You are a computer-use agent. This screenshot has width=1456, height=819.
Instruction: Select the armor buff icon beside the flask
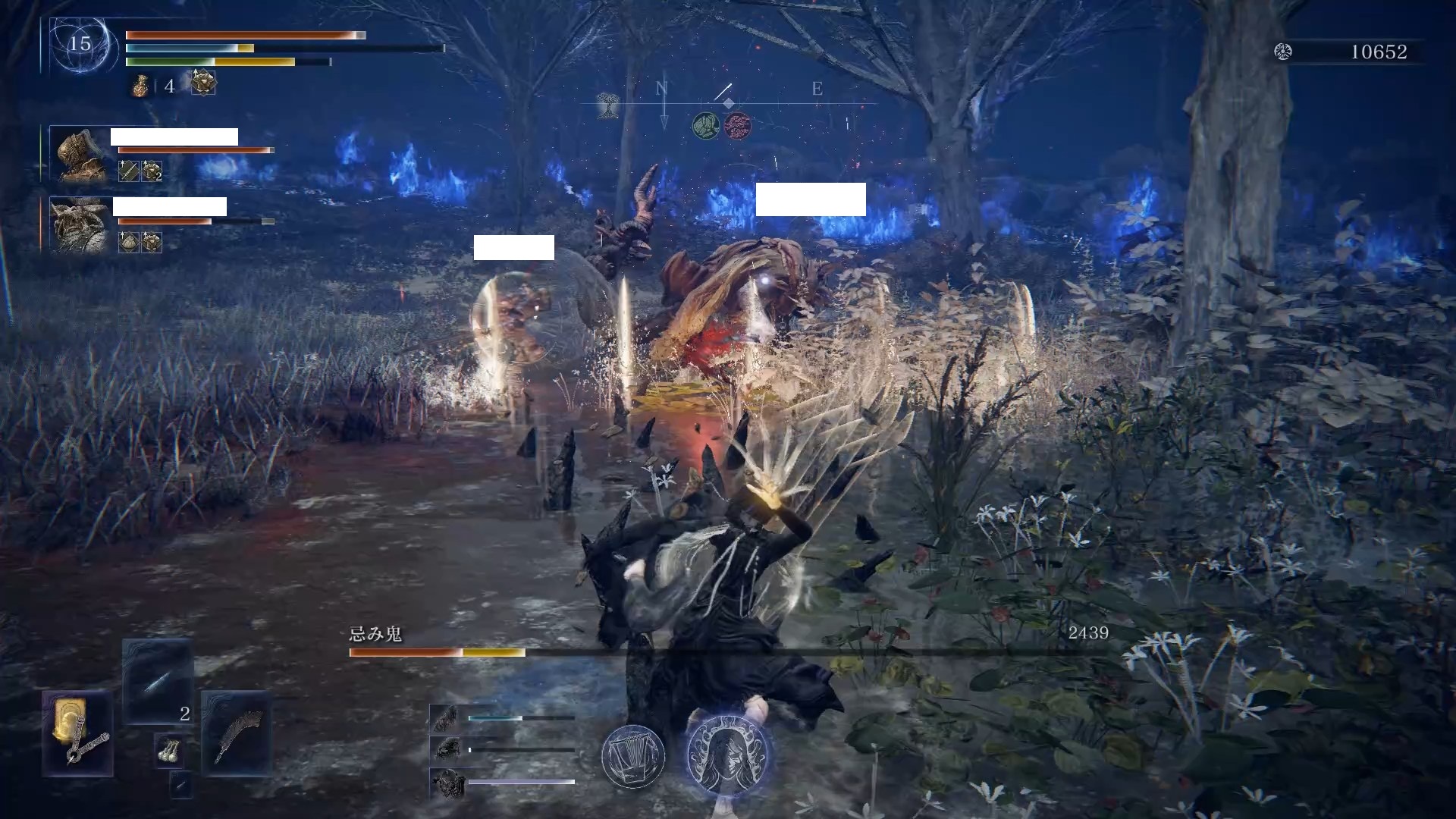coord(203,83)
